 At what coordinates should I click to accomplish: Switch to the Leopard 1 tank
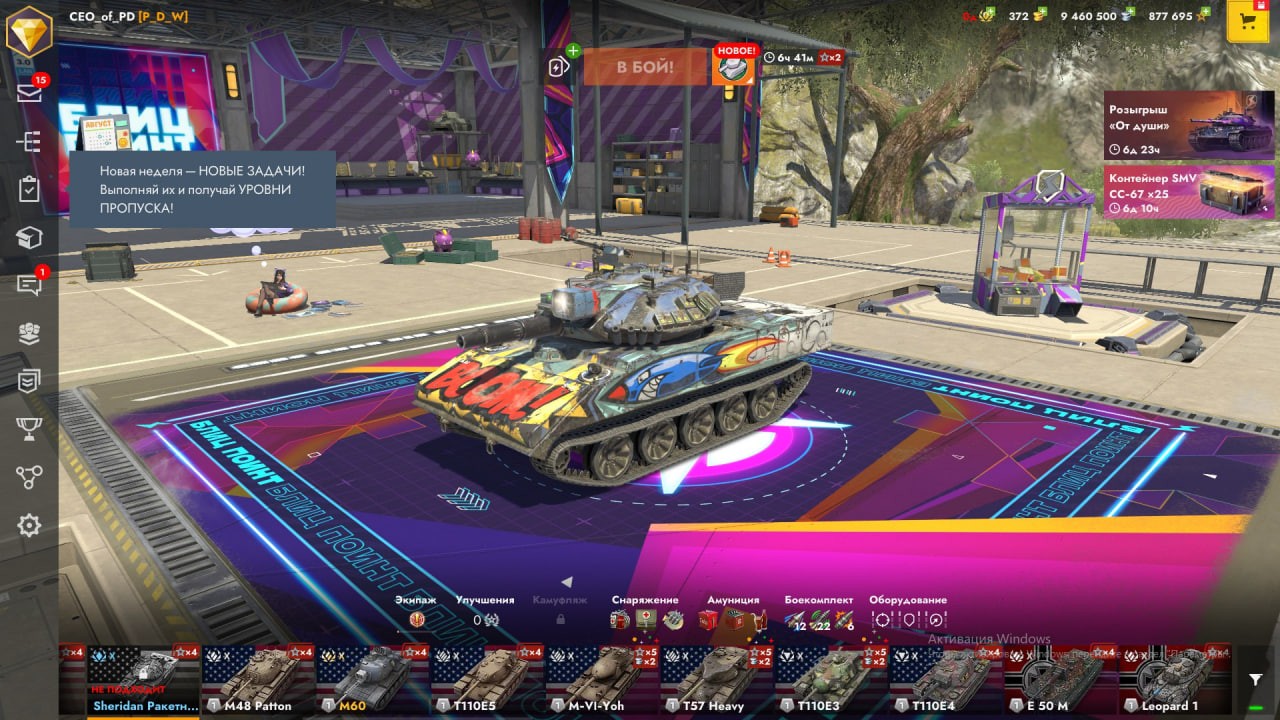(x=1174, y=680)
